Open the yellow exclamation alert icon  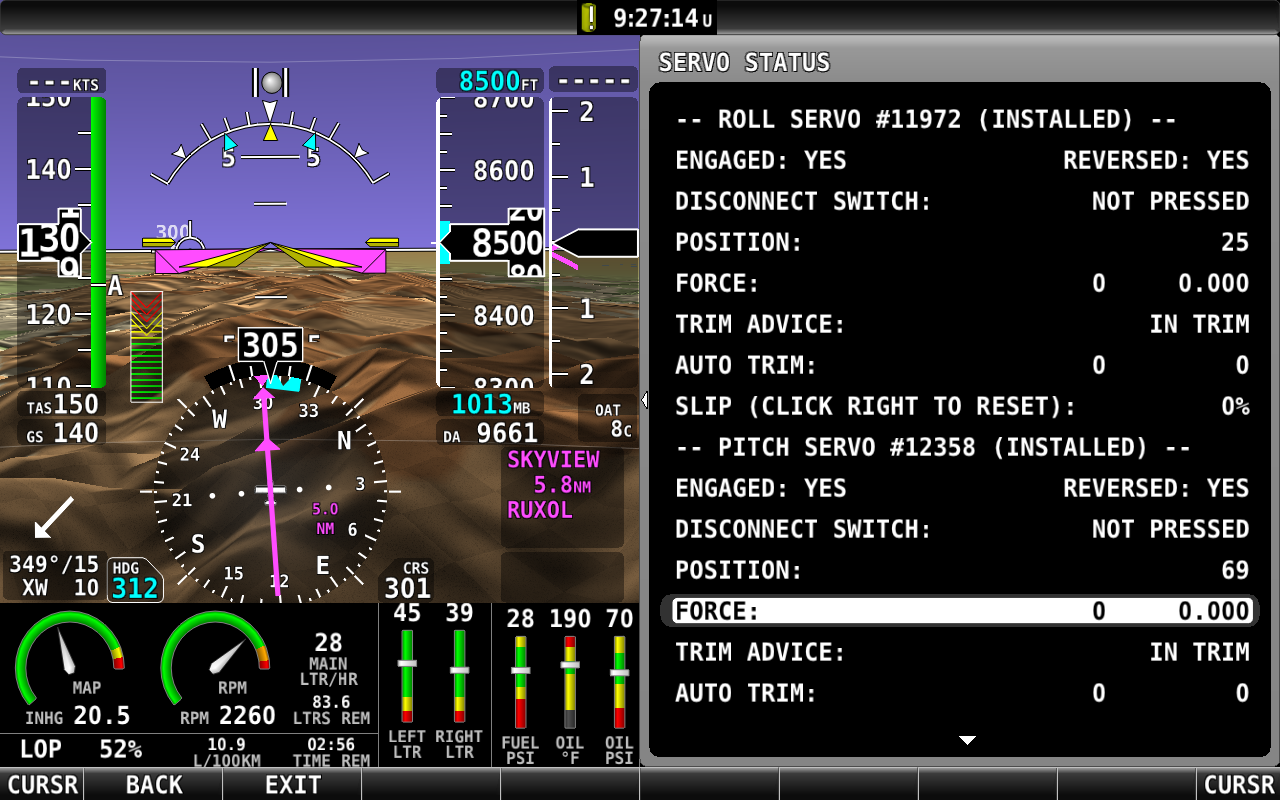[x=589, y=17]
